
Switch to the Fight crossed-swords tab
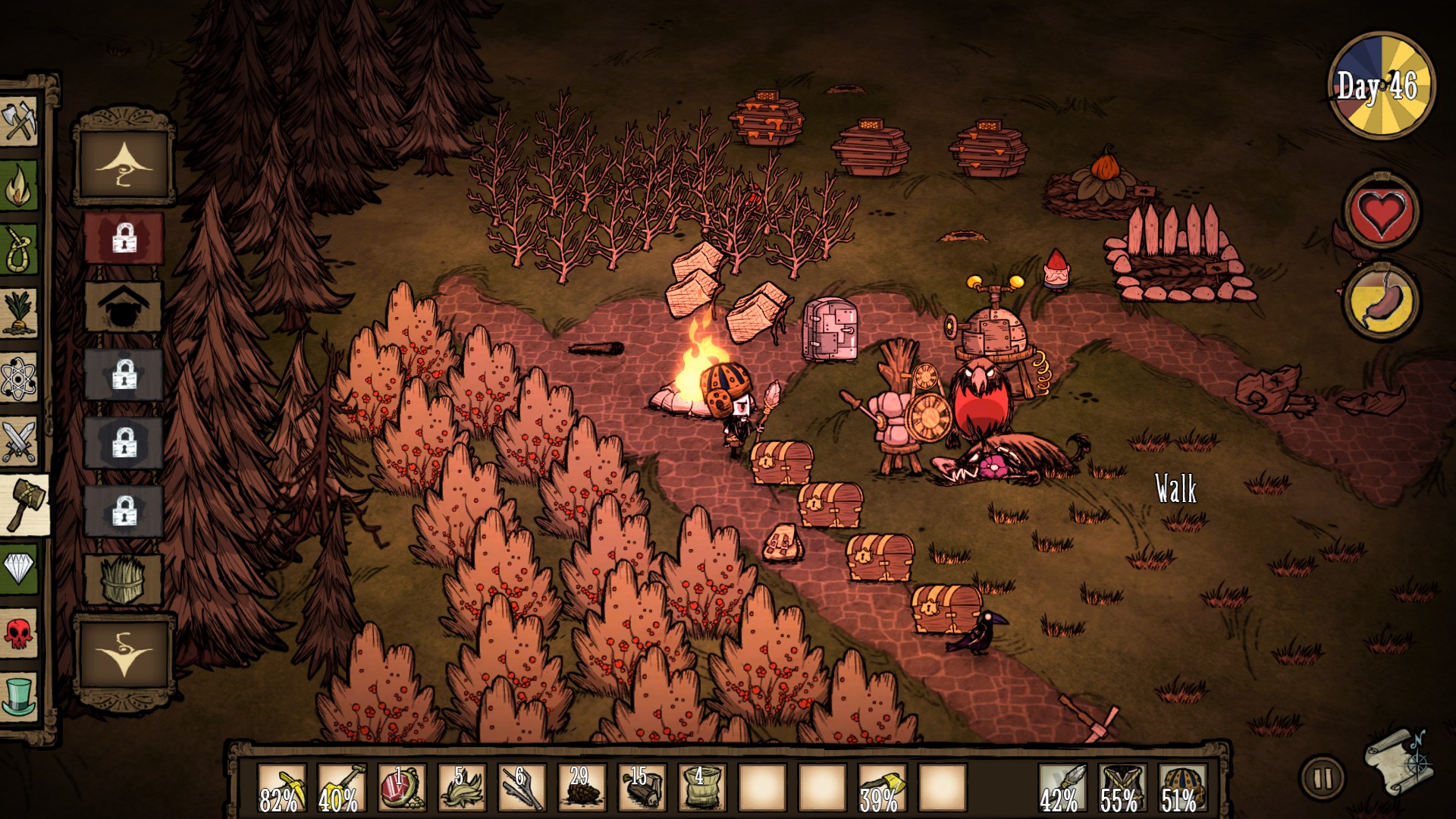[x=19, y=441]
